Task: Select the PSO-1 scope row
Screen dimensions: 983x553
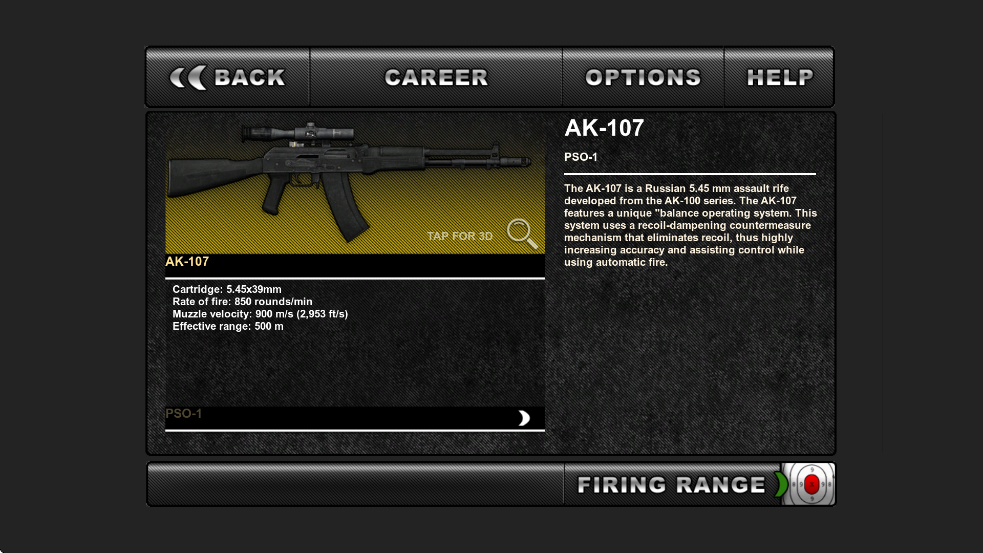Action: pos(340,416)
